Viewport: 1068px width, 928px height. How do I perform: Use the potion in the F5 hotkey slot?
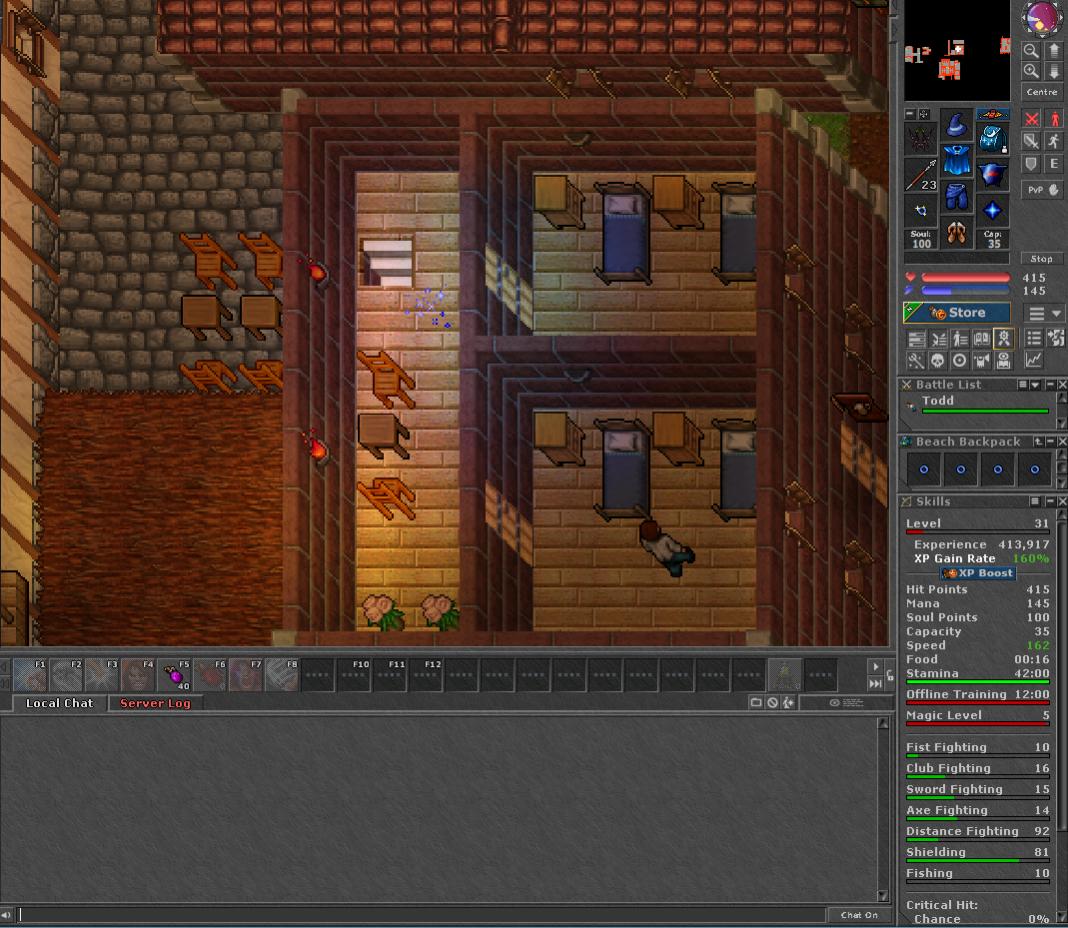175,676
